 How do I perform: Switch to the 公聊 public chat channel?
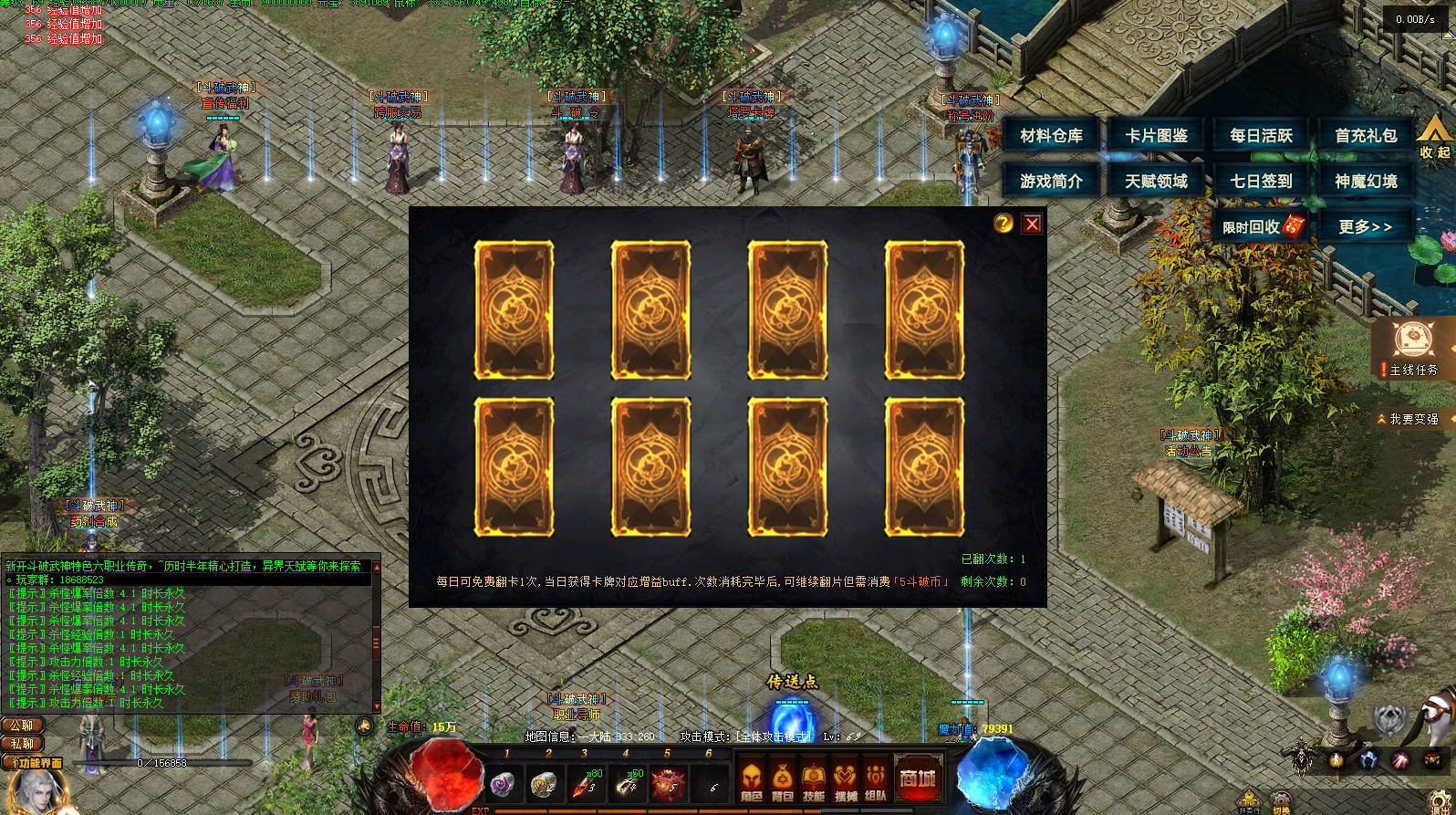pyautogui.click(x=22, y=726)
